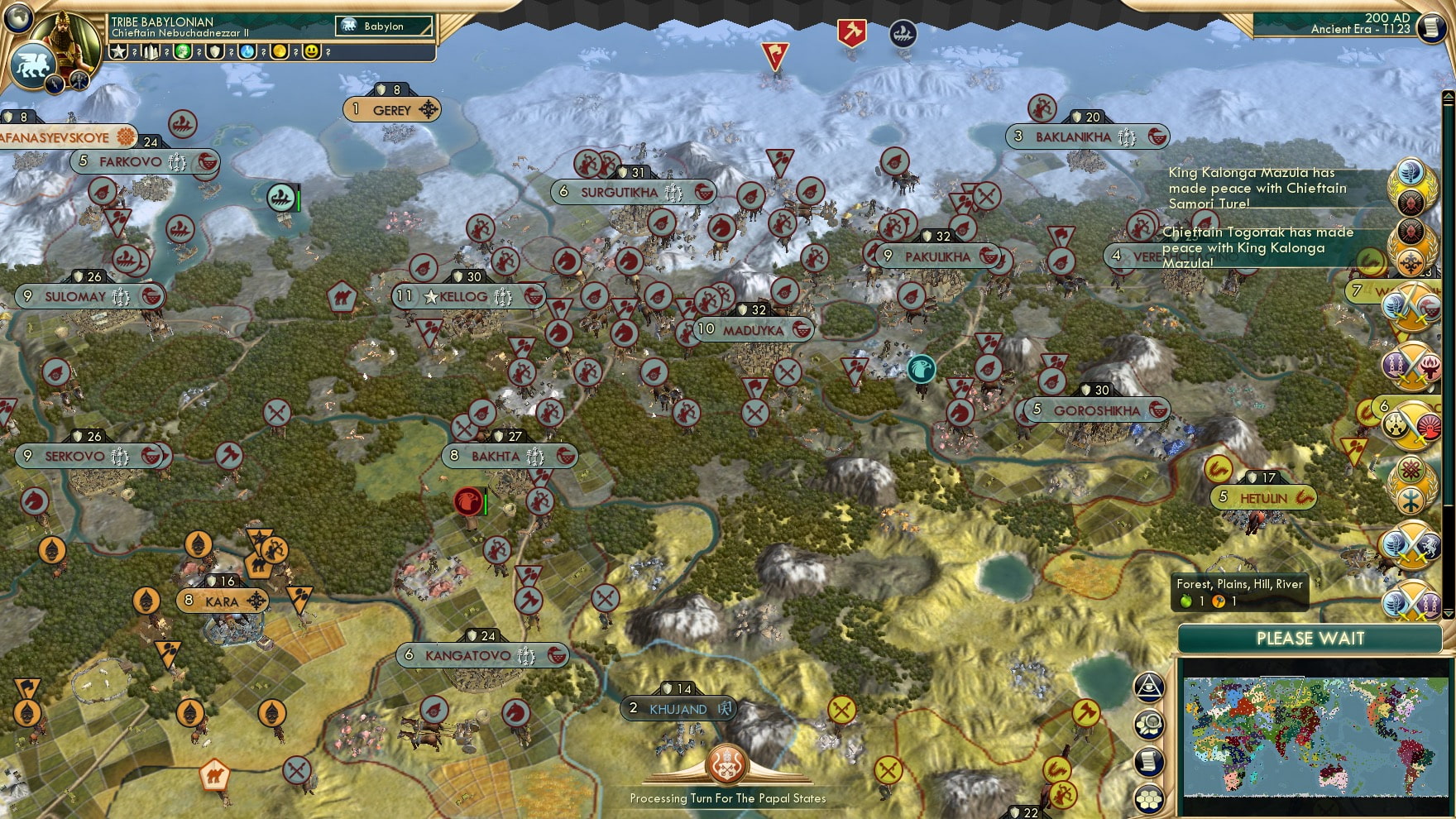Click a crossed-swords war notification on the right edge
This screenshot has width=1456, height=819.
[1410, 306]
